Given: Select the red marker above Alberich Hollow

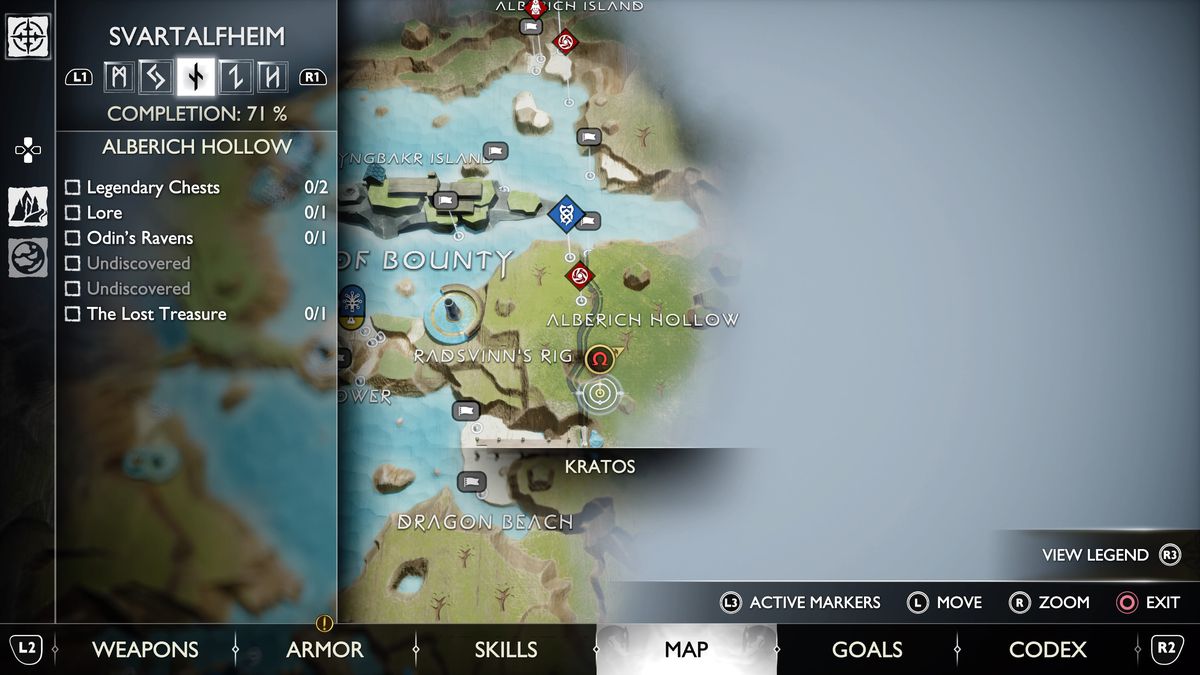Looking at the screenshot, I should click(x=579, y=275).
